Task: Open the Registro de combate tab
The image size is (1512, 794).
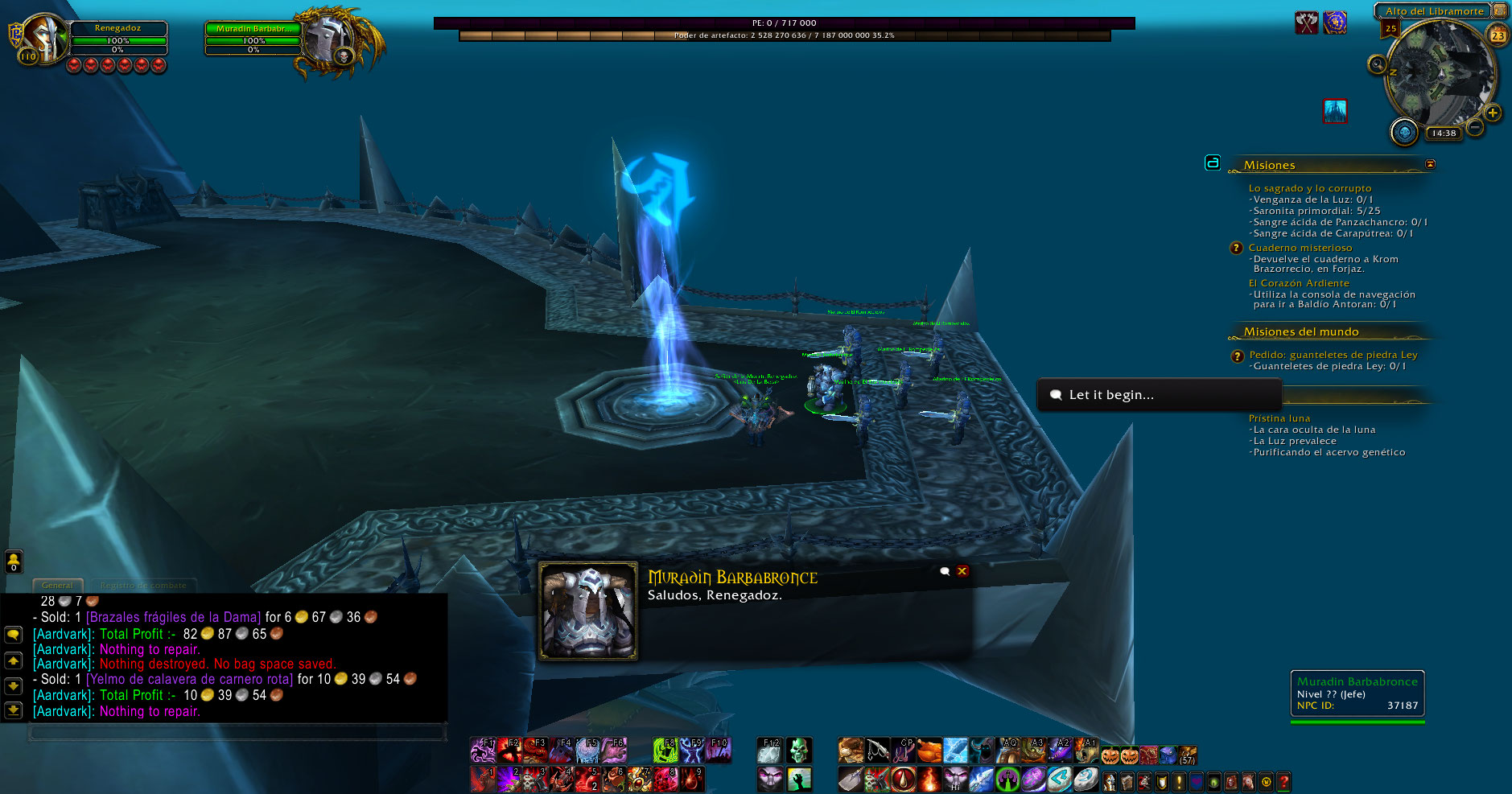Action: pyautogui.click(x=143, y=586)
